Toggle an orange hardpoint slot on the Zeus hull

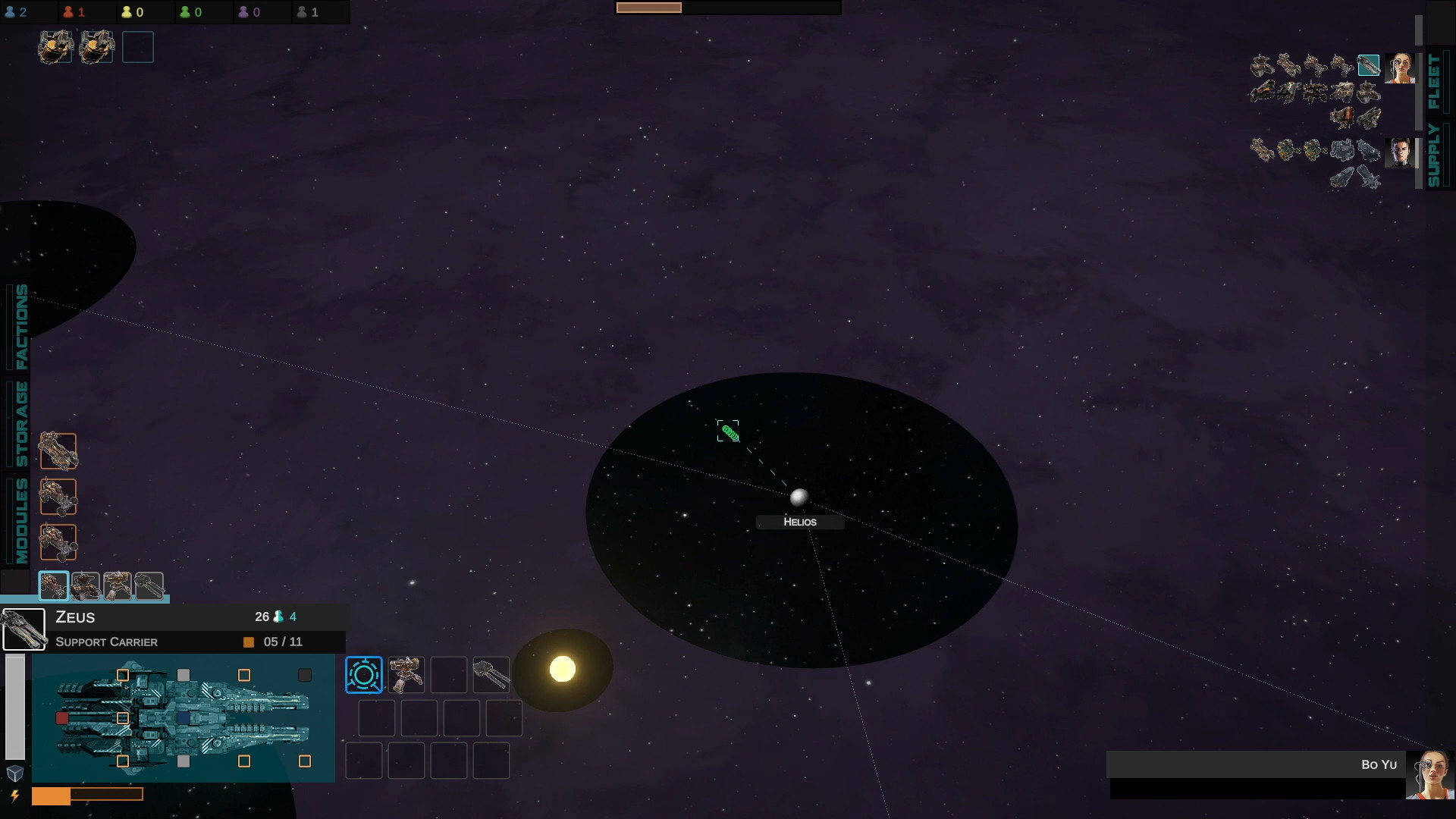point(123,673)
